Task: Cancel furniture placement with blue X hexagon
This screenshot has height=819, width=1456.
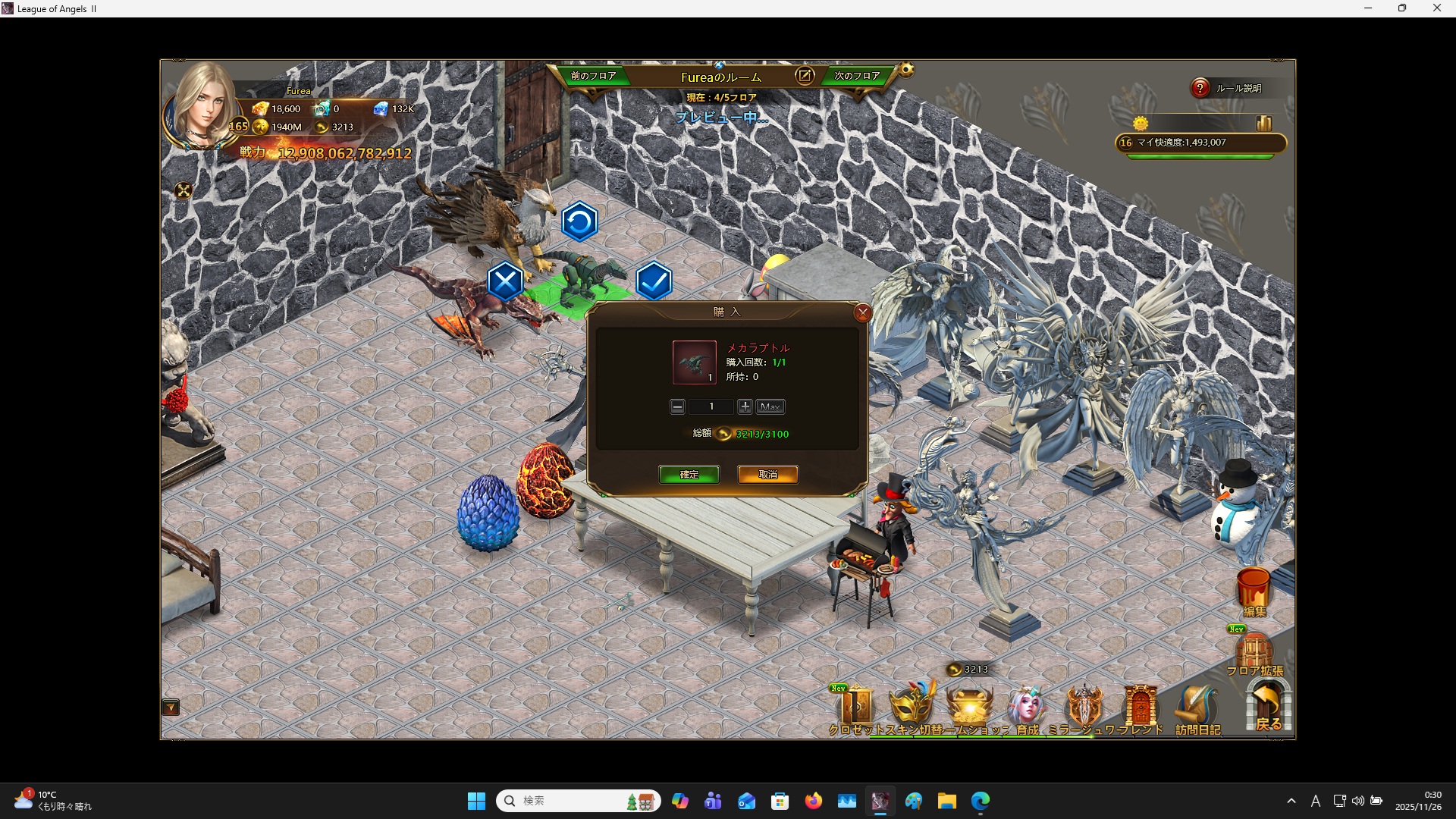Action: click(x=505, y=282)
